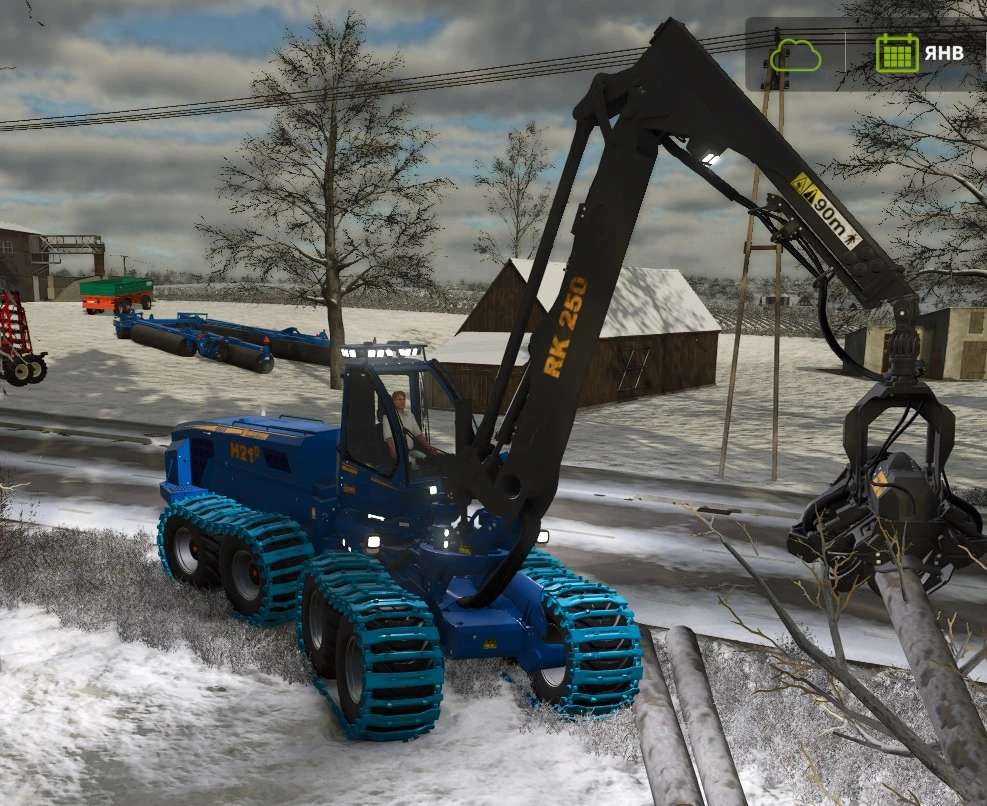Image resolution: width=987 pixels, height=806 pixels.
Task: Open the green calendar icon
Action: (x=896, y=54)
